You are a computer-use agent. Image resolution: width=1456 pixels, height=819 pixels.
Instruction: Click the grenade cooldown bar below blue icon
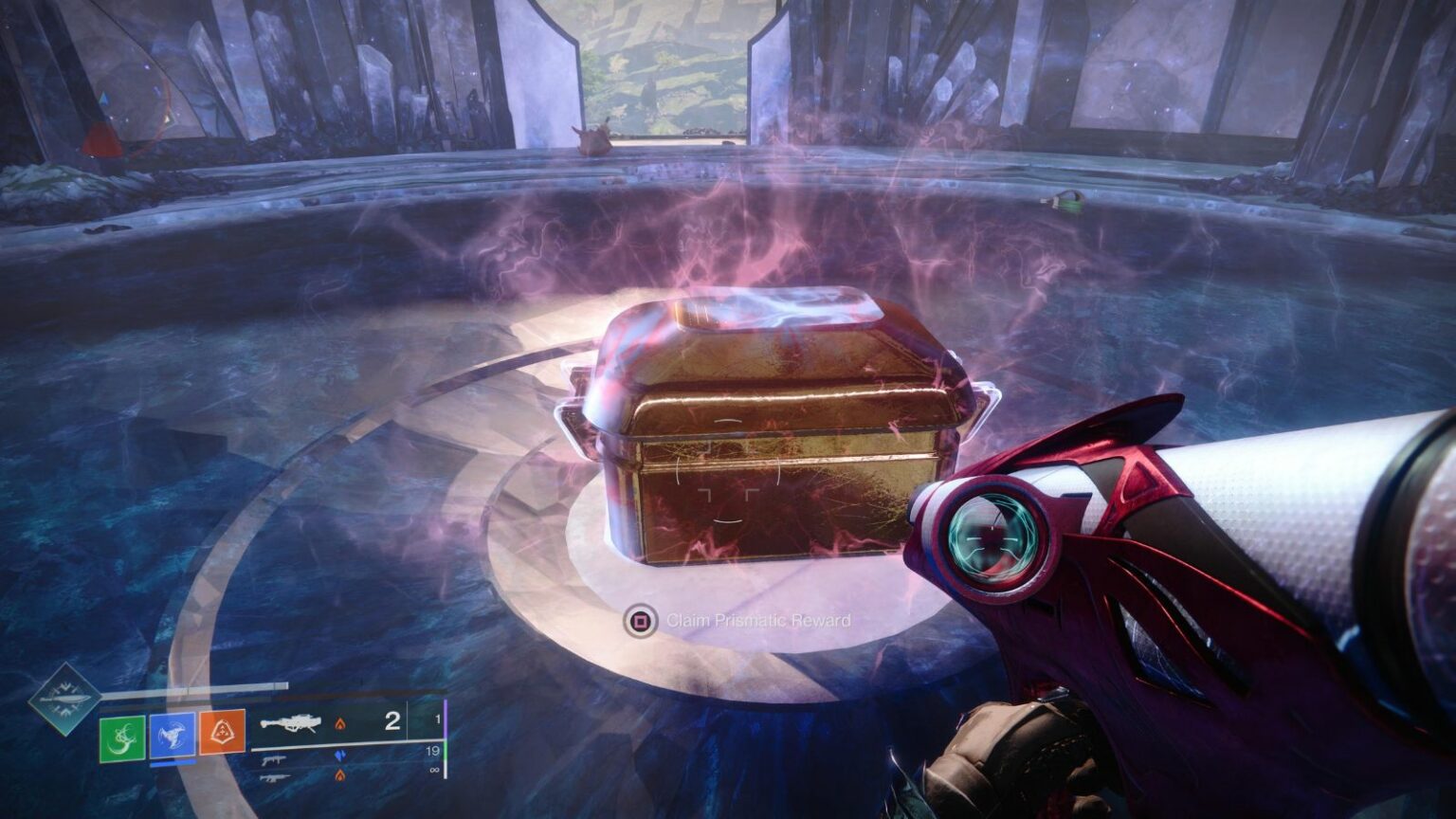[173, 763]
